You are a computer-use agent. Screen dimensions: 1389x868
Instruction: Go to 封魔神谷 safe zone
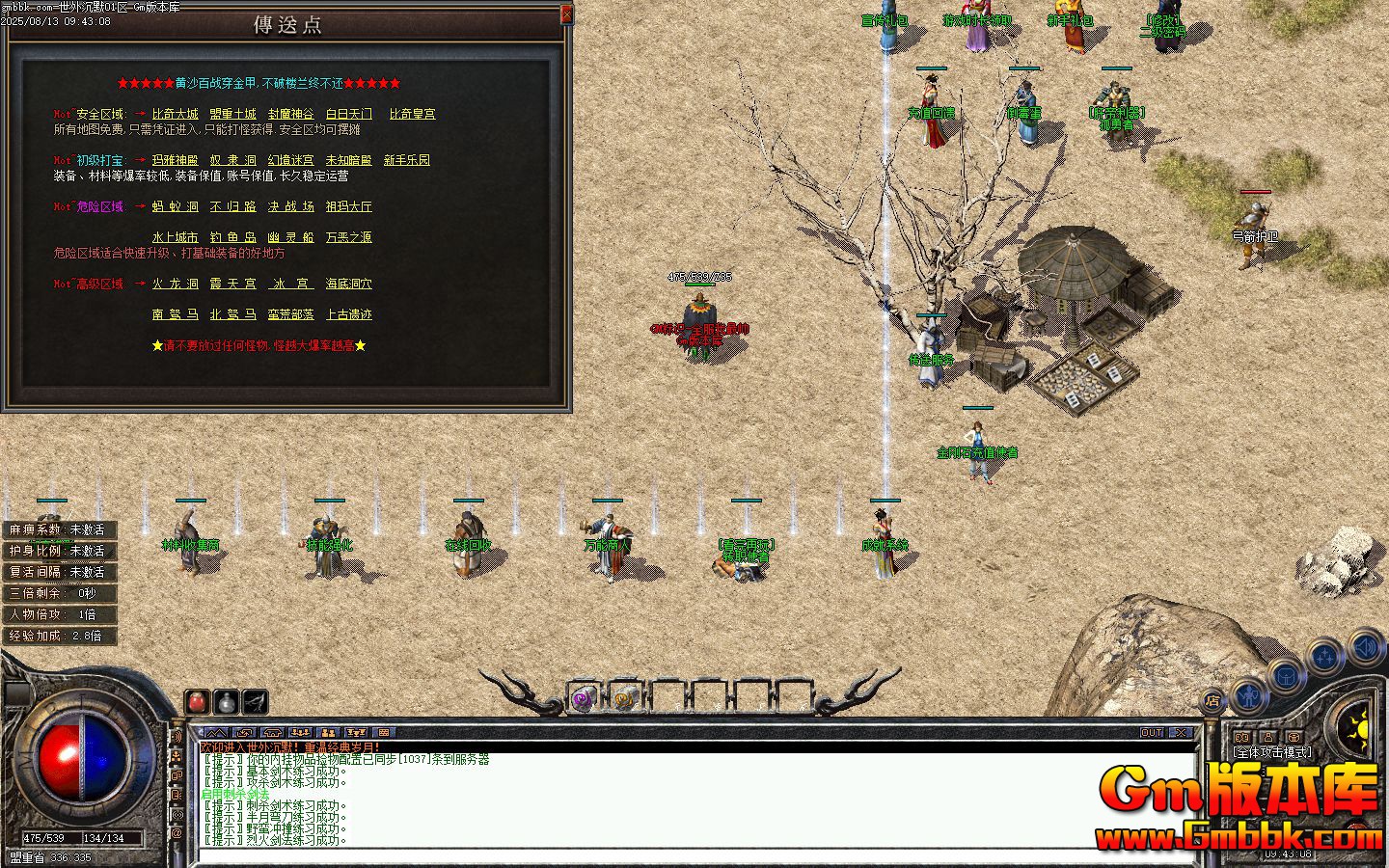(290, 114)
